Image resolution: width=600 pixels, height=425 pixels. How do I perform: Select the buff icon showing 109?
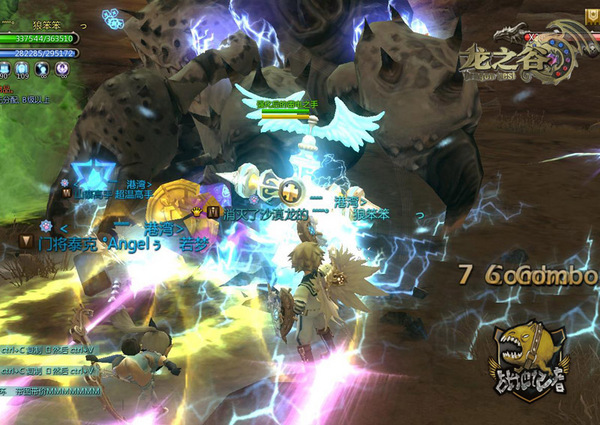pos(23,68)
